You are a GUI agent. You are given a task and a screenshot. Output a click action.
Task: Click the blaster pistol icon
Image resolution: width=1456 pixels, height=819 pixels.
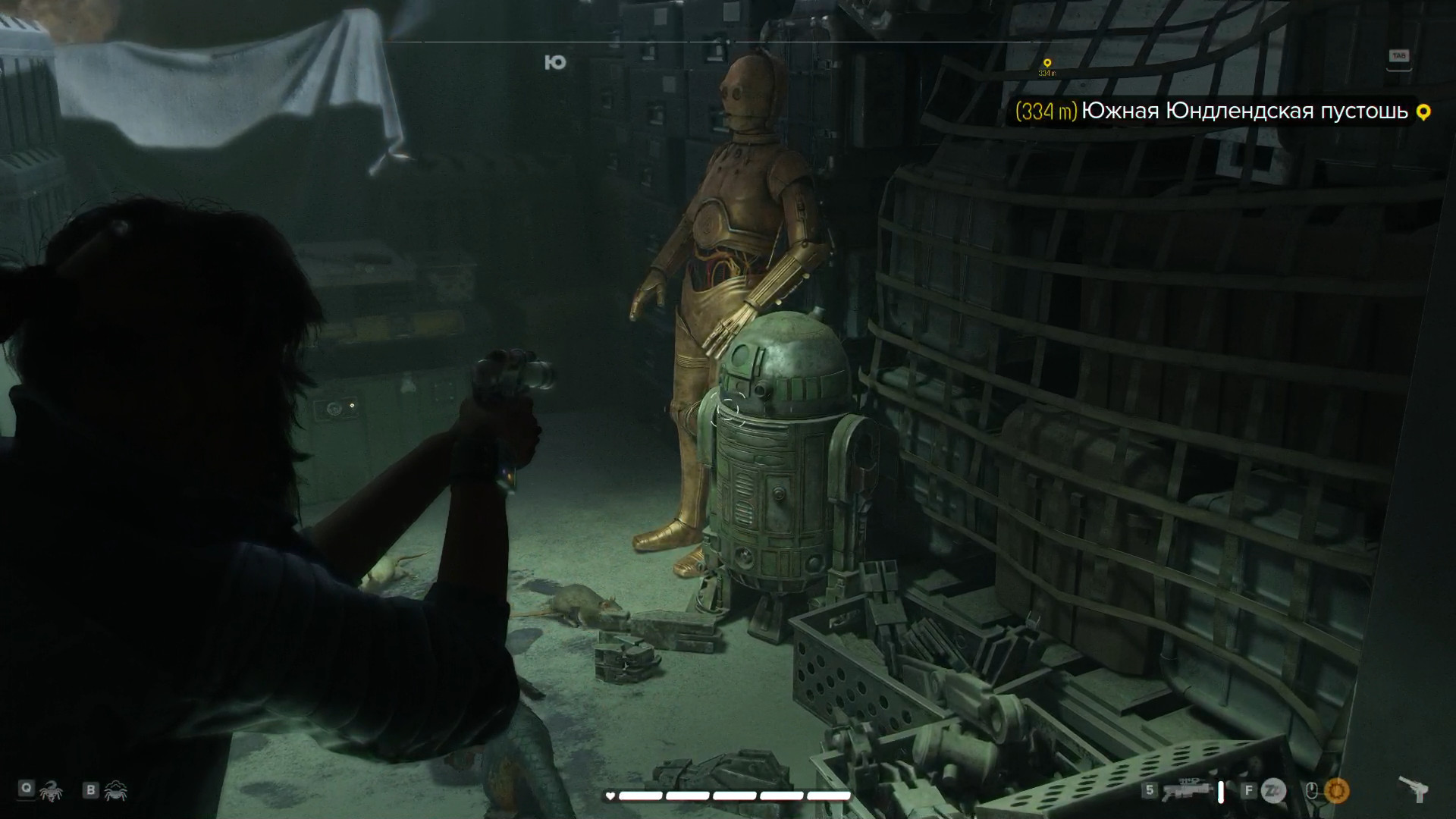pos(1413,789)
